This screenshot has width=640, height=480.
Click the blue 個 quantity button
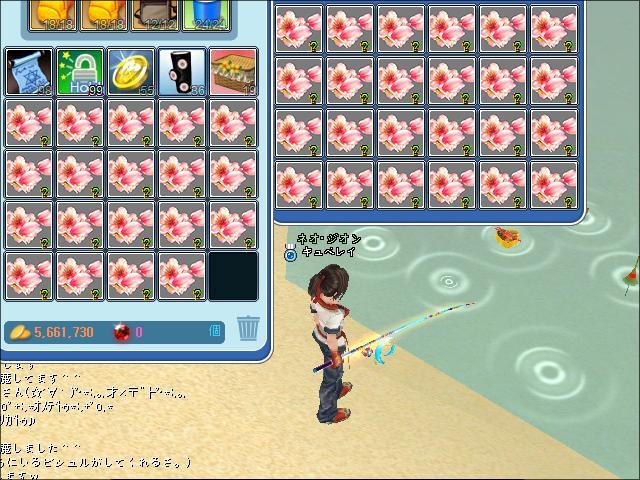[x=215, y=331]
